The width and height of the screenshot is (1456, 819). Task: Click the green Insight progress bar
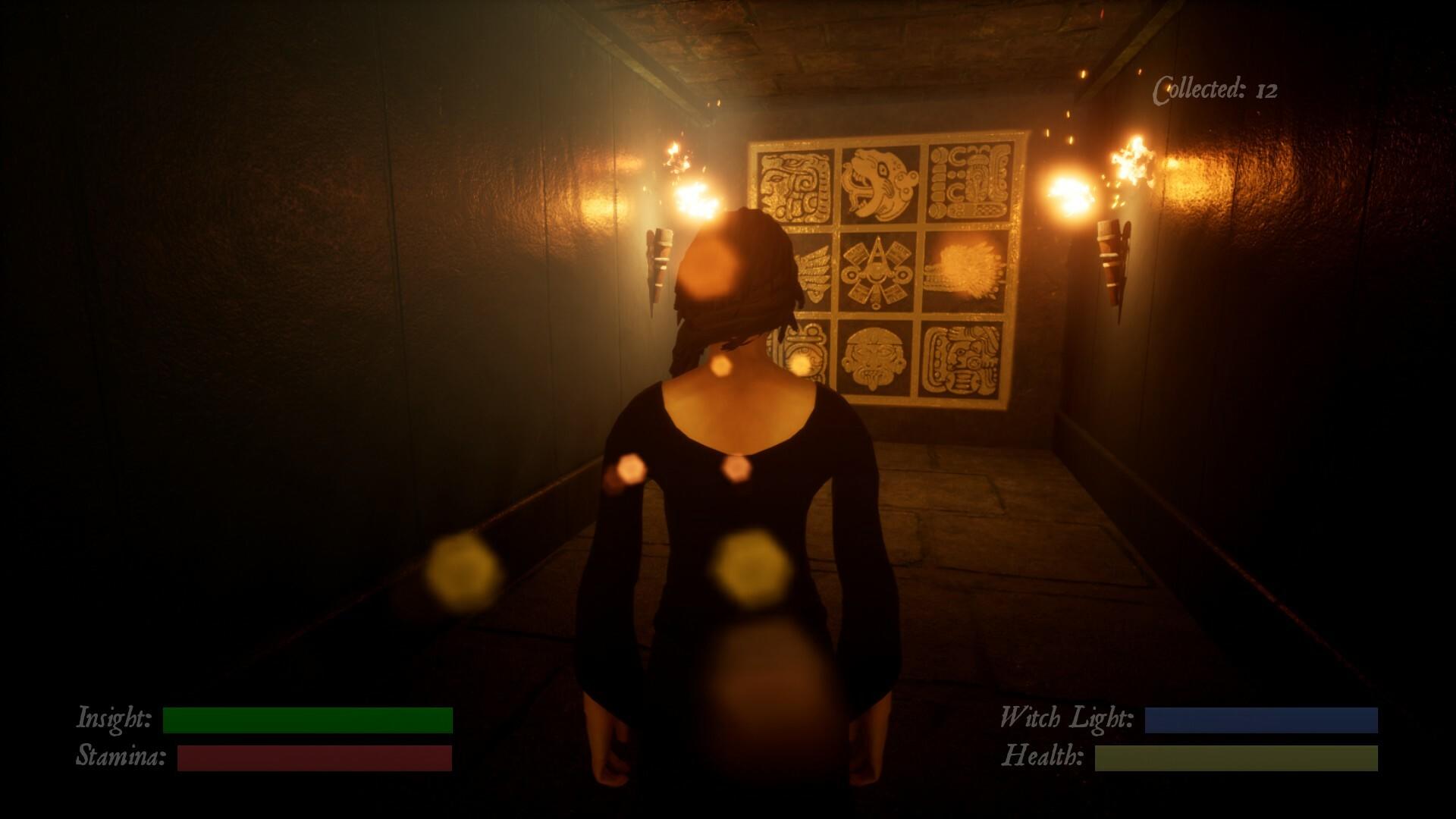point(306,717)
